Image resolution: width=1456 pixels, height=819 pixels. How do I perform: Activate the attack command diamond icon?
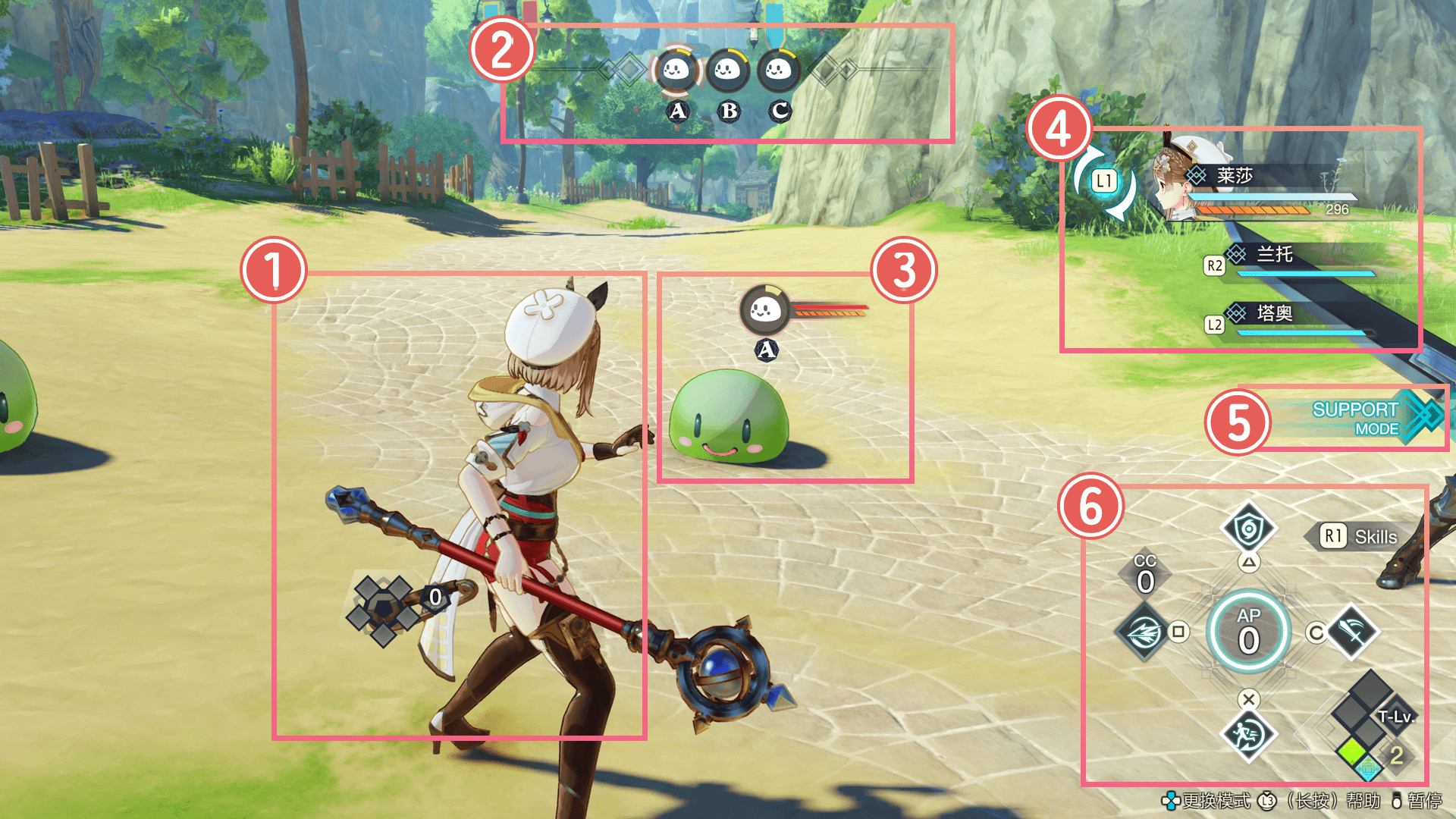click(1353, 631)
